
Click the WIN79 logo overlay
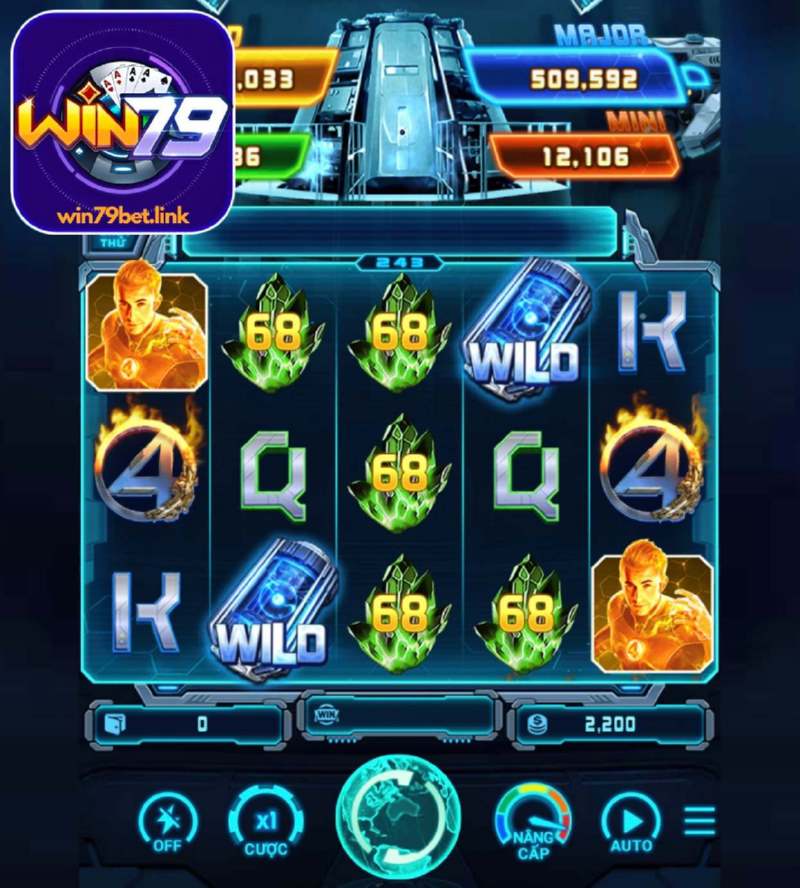pyautogui.click(x=123, y=122)
